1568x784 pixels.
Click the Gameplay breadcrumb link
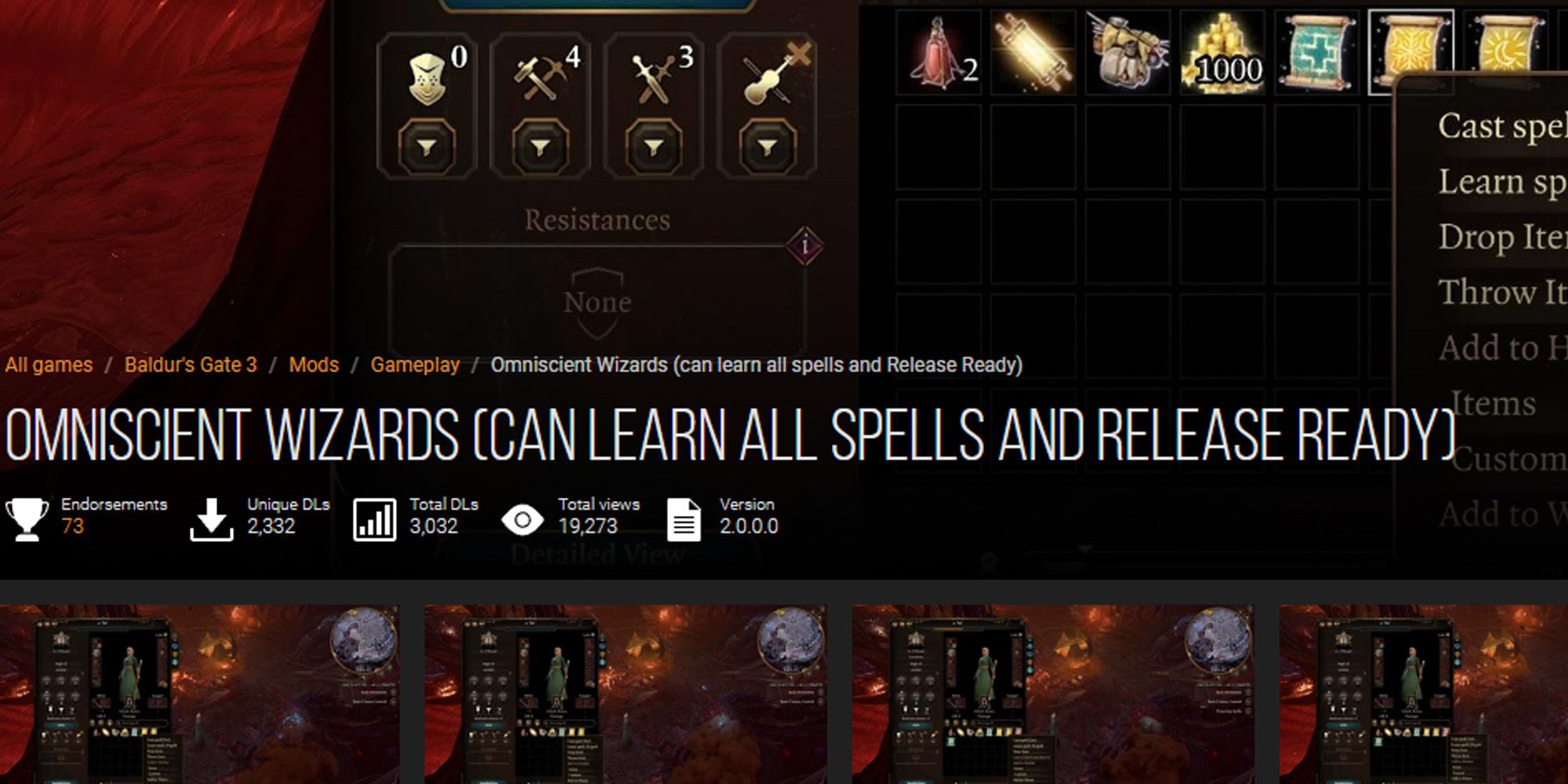pyautogui.click(x=416, y=364)
